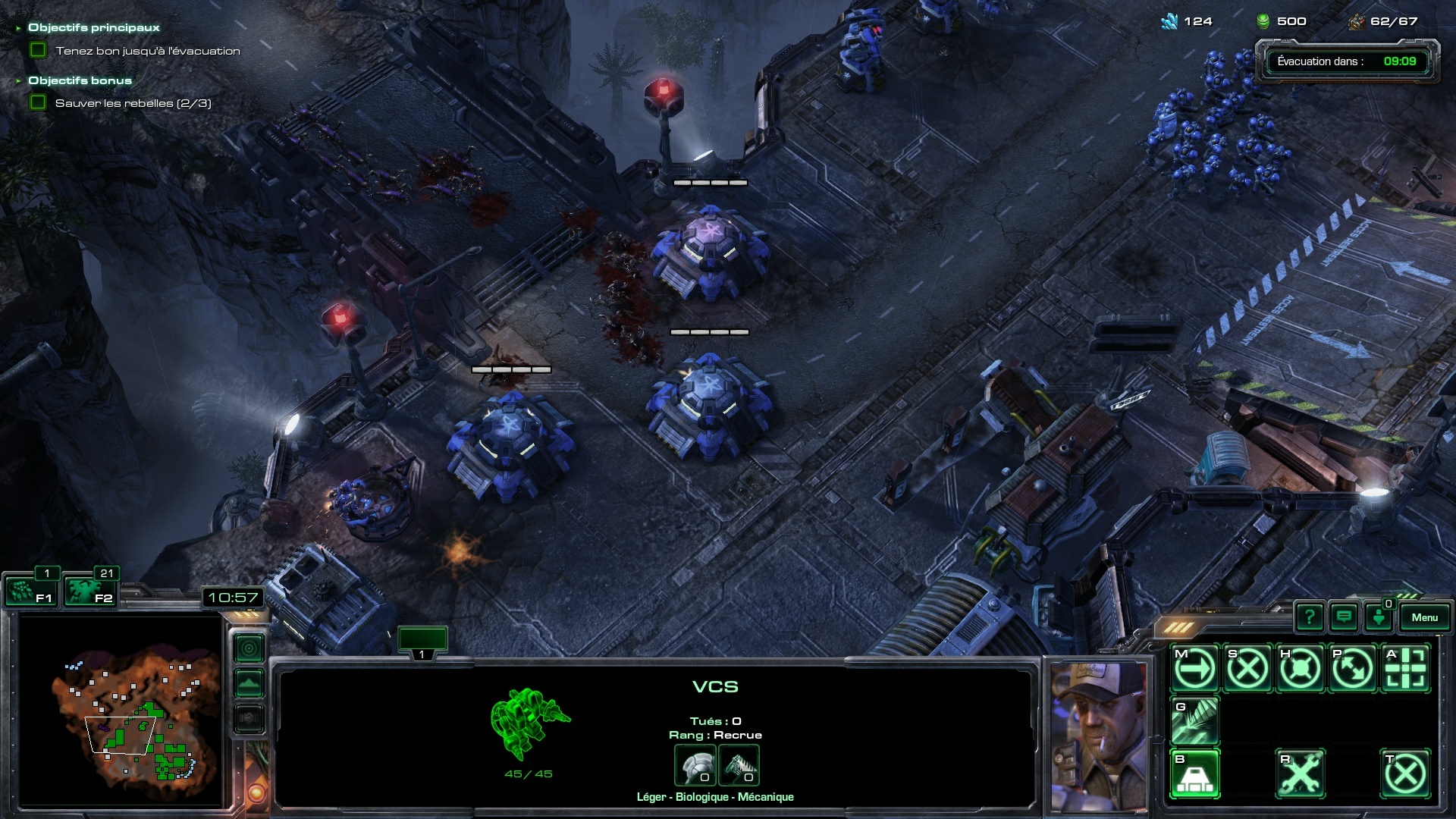Toggle minimap terrain display button
The image size is (1456, 819).
click(249, 683)
